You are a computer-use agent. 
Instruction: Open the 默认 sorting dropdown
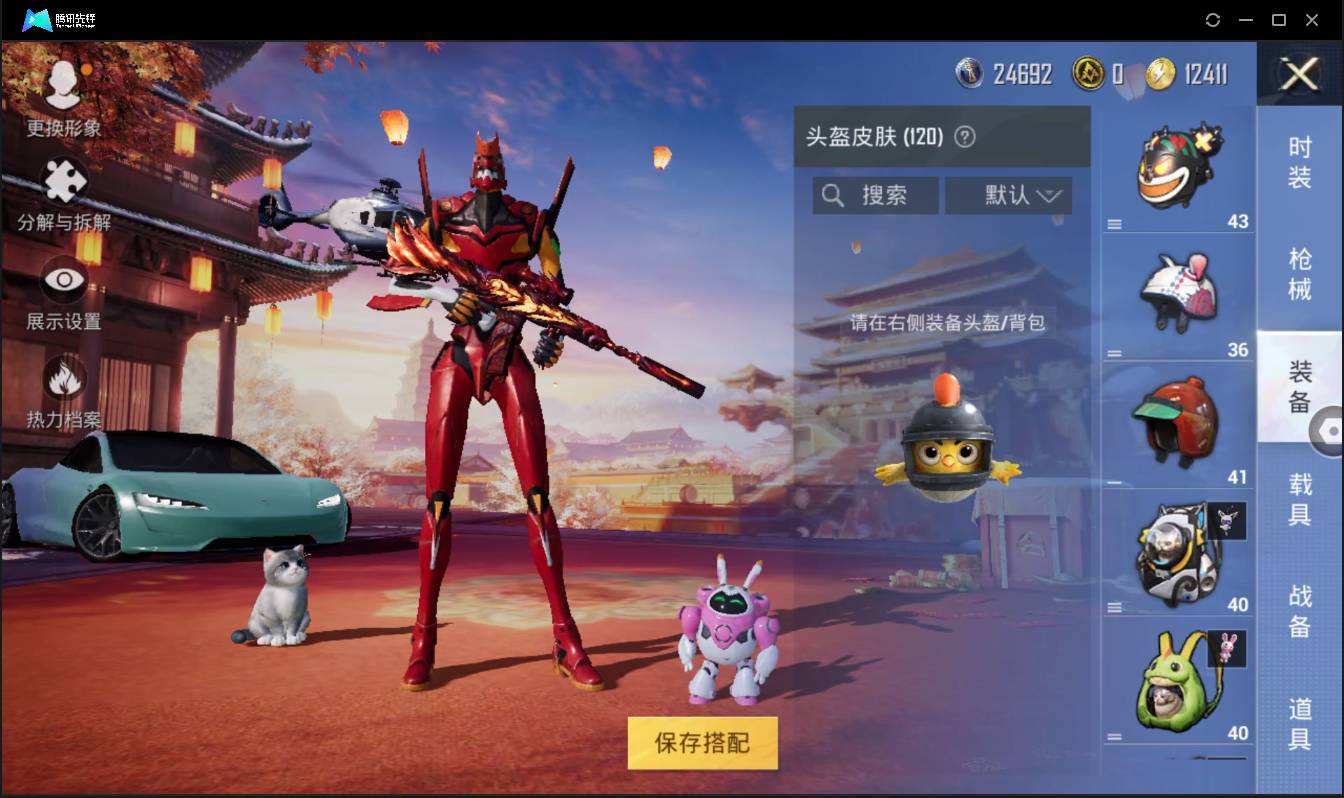(1007, 195)
